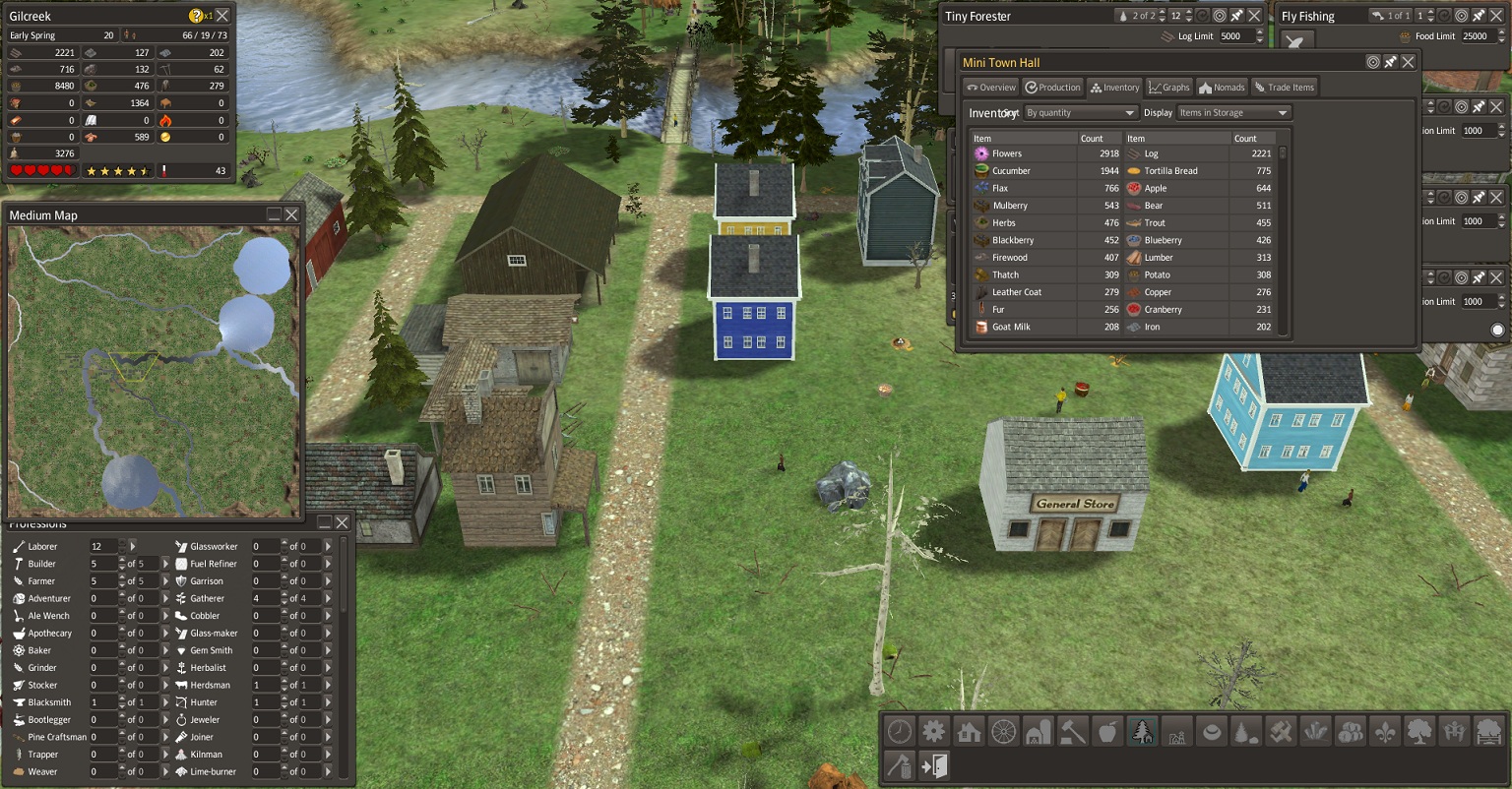This screenshot has height=789, width=1512.
Task: Open the Nomads tab
Action: tap(1222, 88)
